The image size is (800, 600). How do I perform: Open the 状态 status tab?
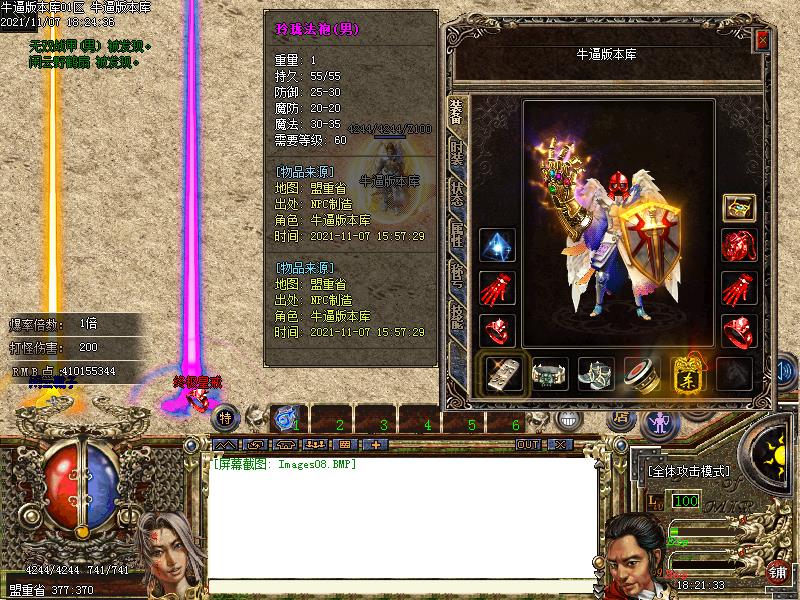(456, 193)
